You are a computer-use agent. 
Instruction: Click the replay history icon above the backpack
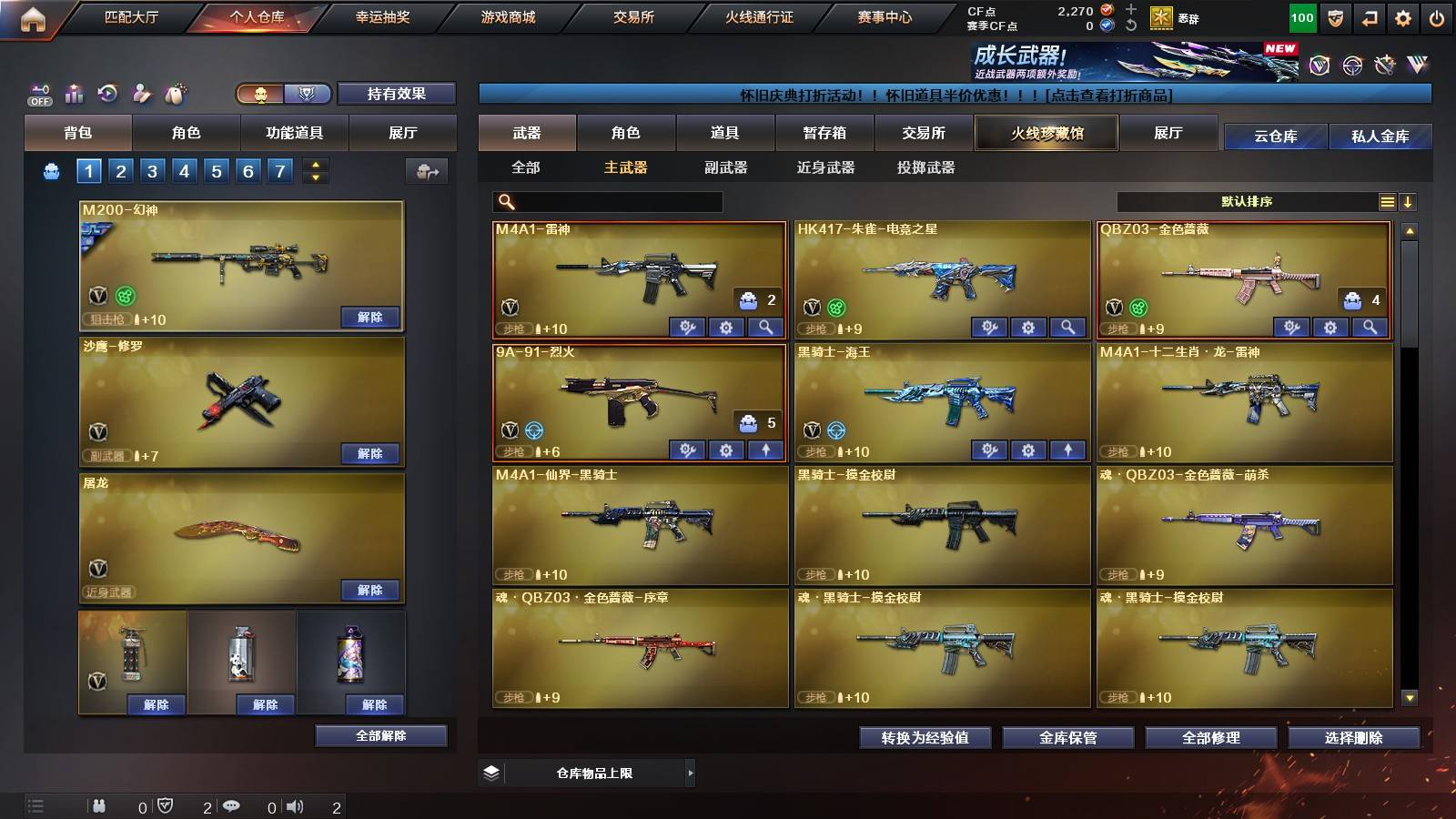click(x=107, y=91)
